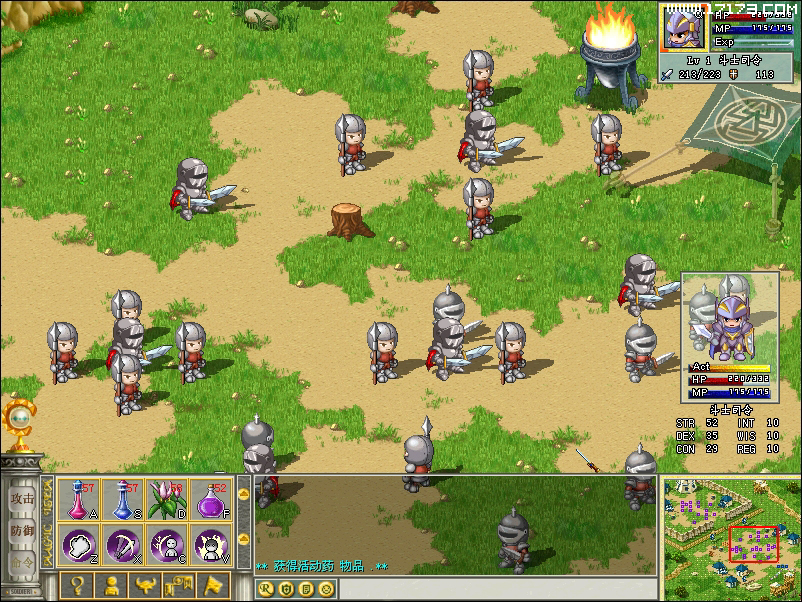Activate the figure skill in slot C
The width and height of the screenshot is (802, 602).
pyautogui.click(x=166, y=545)
